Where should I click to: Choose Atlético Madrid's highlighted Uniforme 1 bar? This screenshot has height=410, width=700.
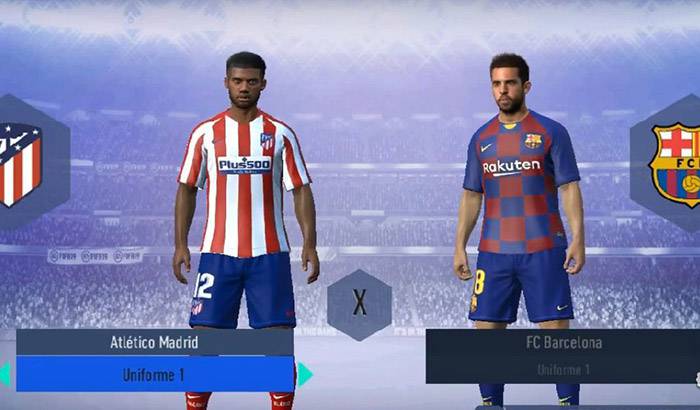coord(154,373)
